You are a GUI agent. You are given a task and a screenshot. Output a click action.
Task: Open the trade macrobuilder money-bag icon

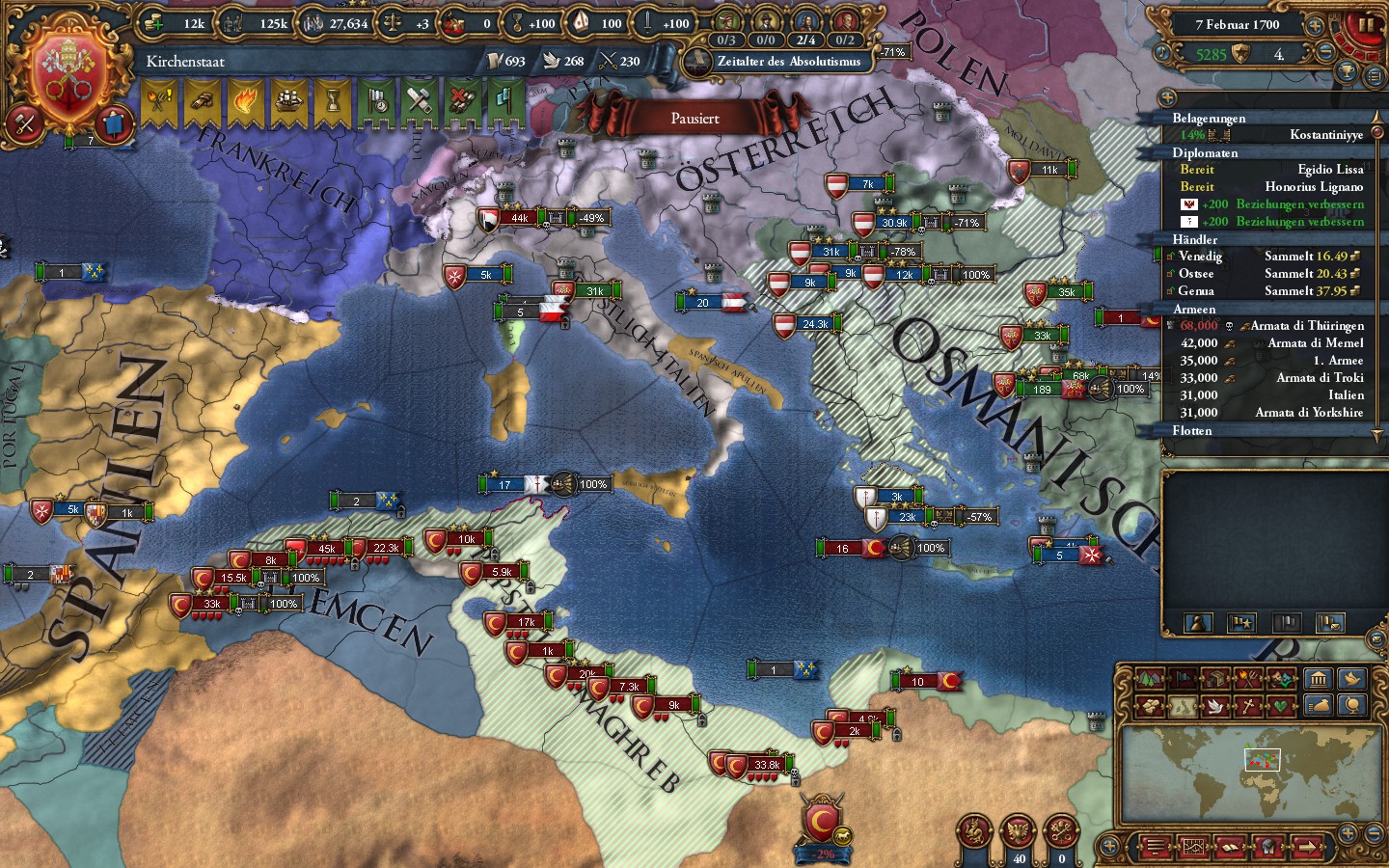pyautogui.click(x=1318, y=705)
